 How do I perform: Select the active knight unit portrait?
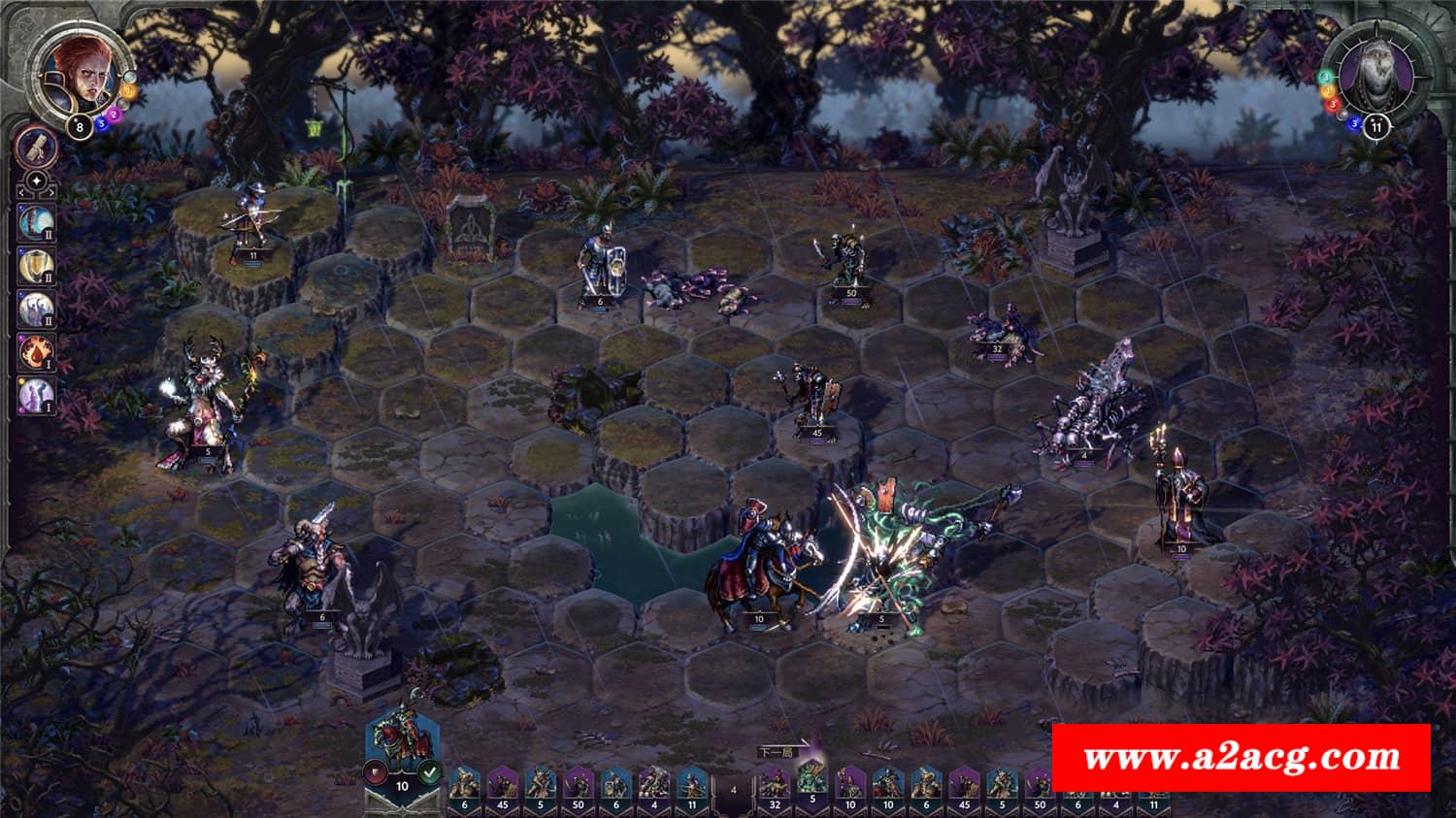400,739
